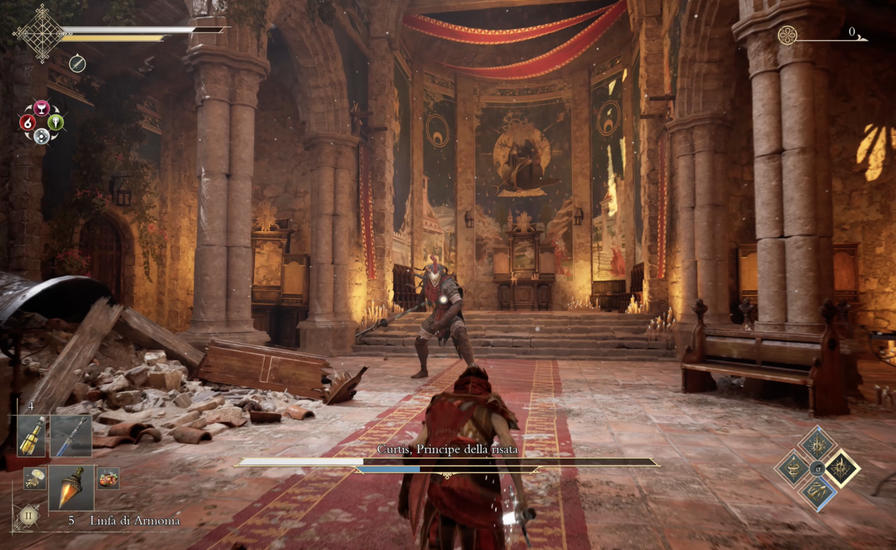
Task: Click the green torch status icon
Action: click(x=56, y=122)
